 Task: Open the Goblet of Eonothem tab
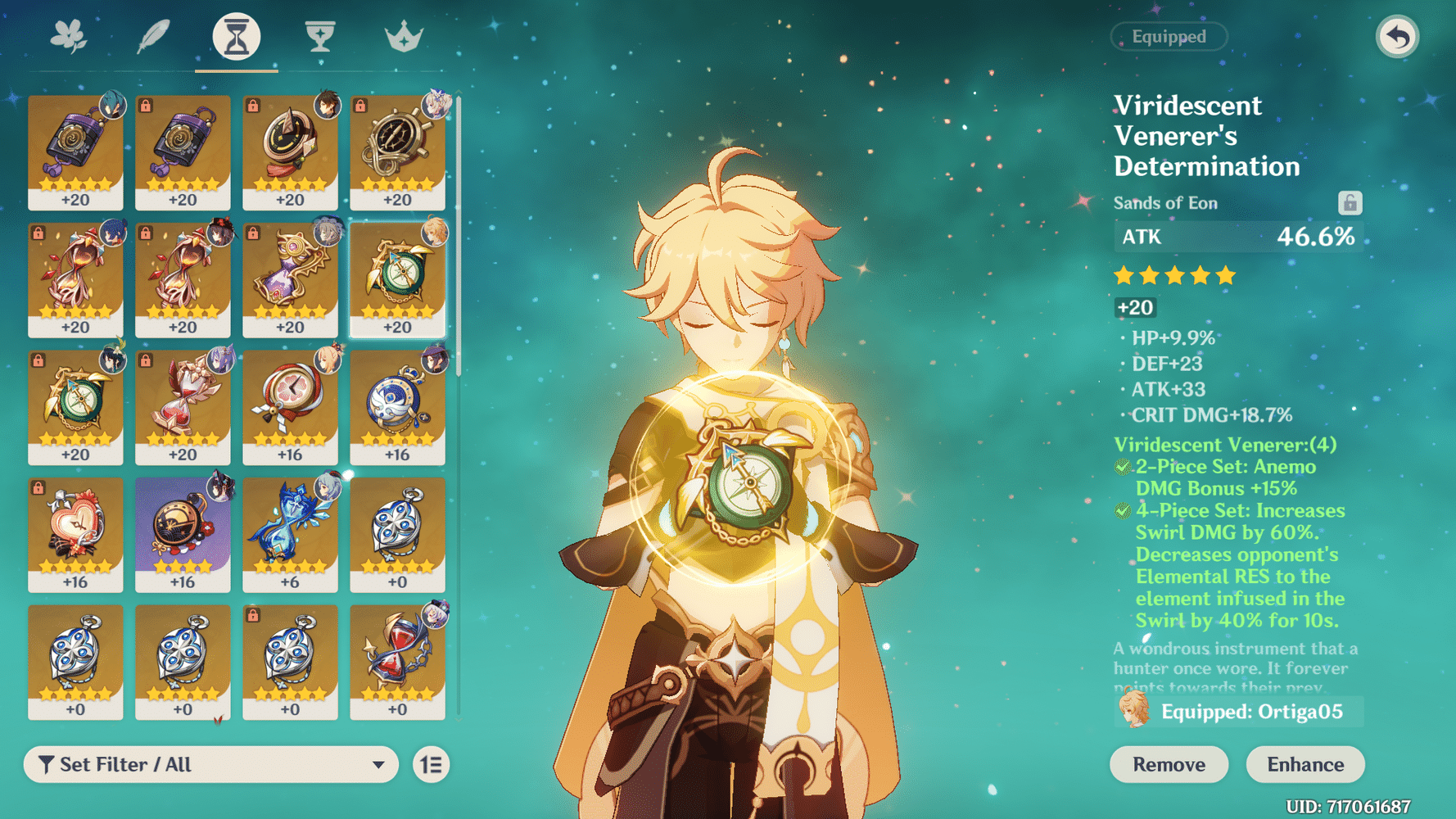pyautogui.click(x=318, y=34)
